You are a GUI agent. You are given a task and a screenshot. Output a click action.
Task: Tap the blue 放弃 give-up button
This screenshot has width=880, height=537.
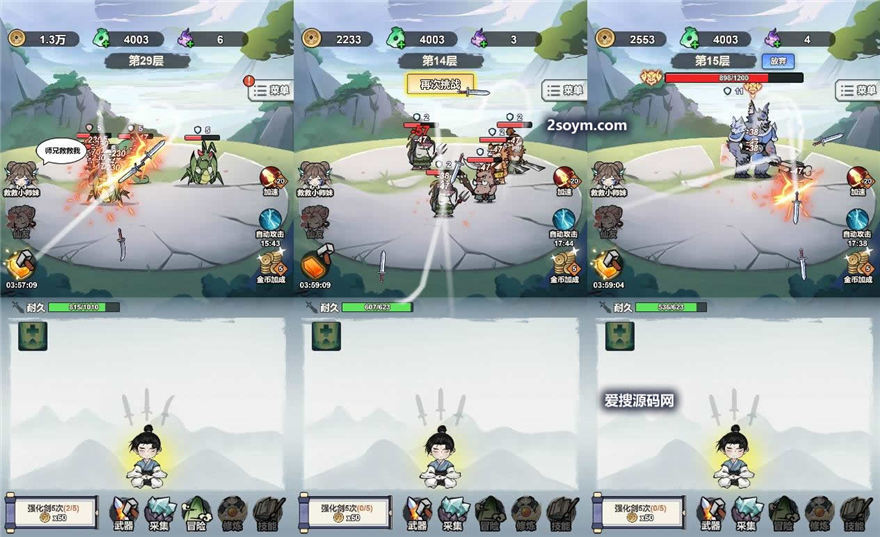pos(779,60)
